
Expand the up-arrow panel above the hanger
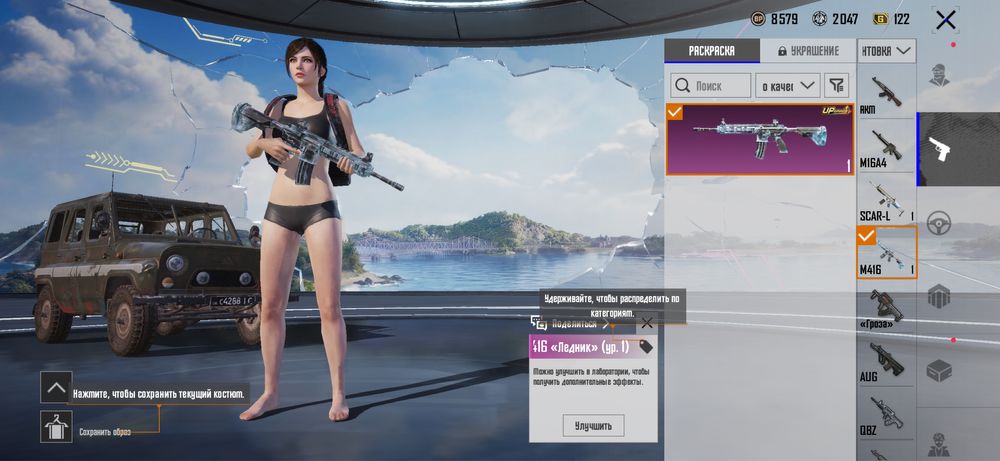pos(56,387)
